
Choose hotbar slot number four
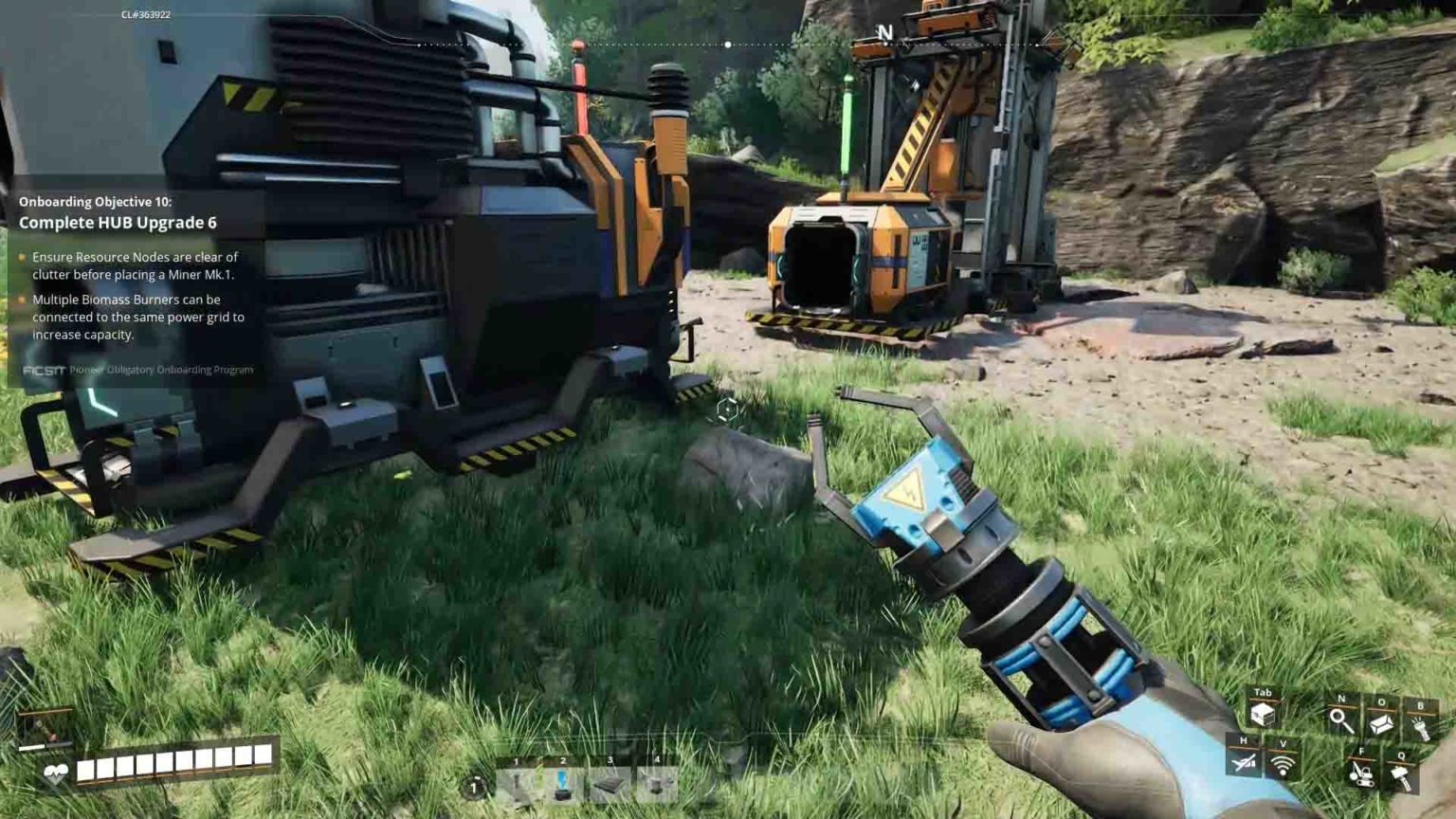click(656, 785)
